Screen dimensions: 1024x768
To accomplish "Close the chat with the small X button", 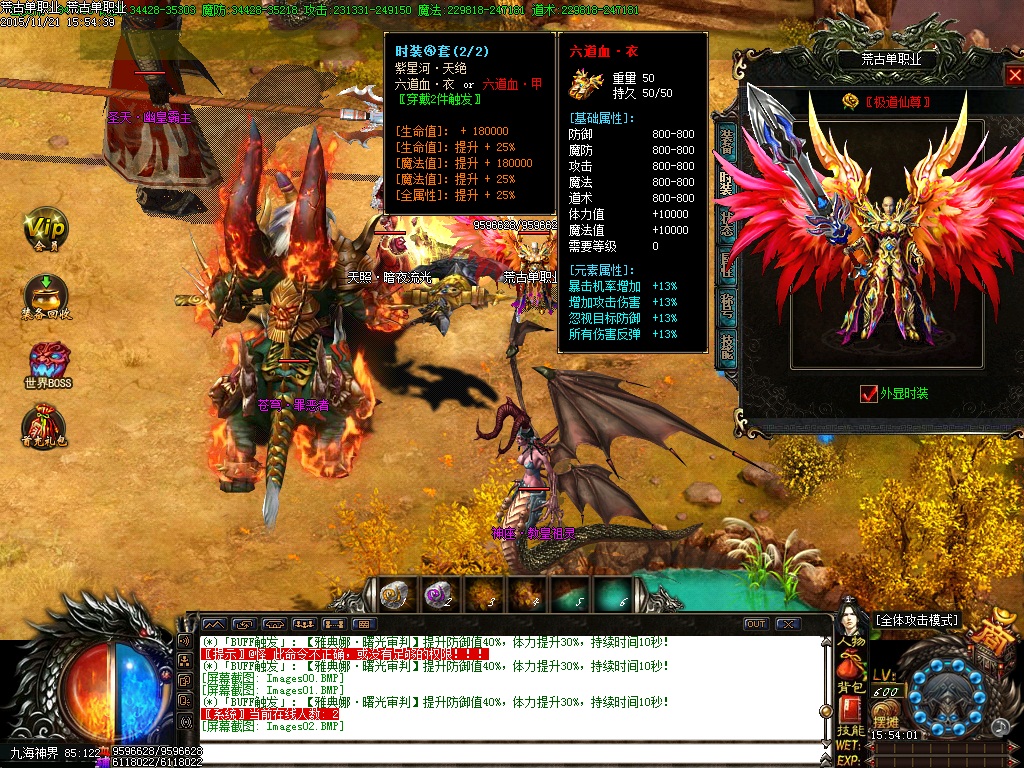I will coord(789,624).
